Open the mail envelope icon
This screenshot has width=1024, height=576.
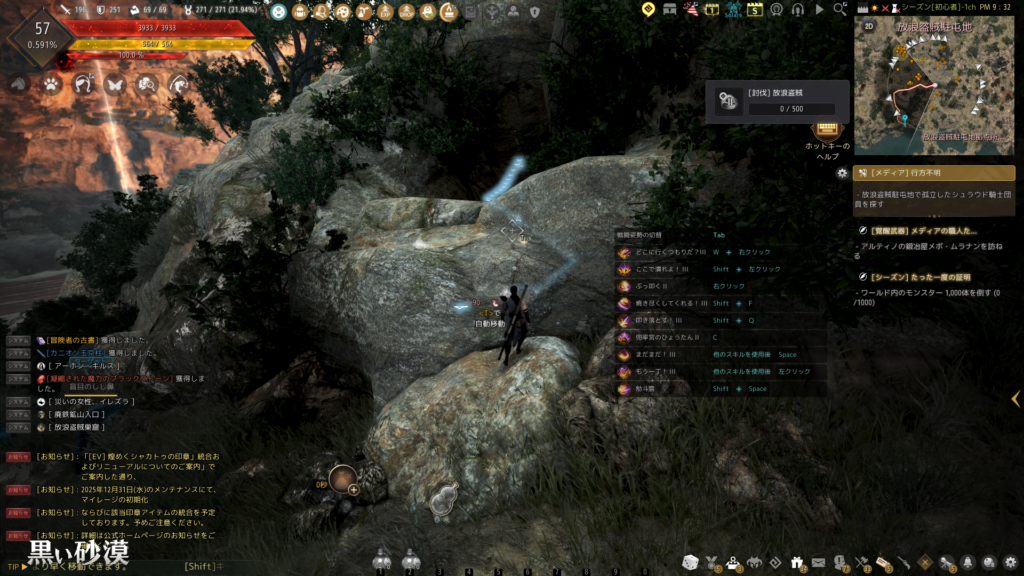point(819,562)
